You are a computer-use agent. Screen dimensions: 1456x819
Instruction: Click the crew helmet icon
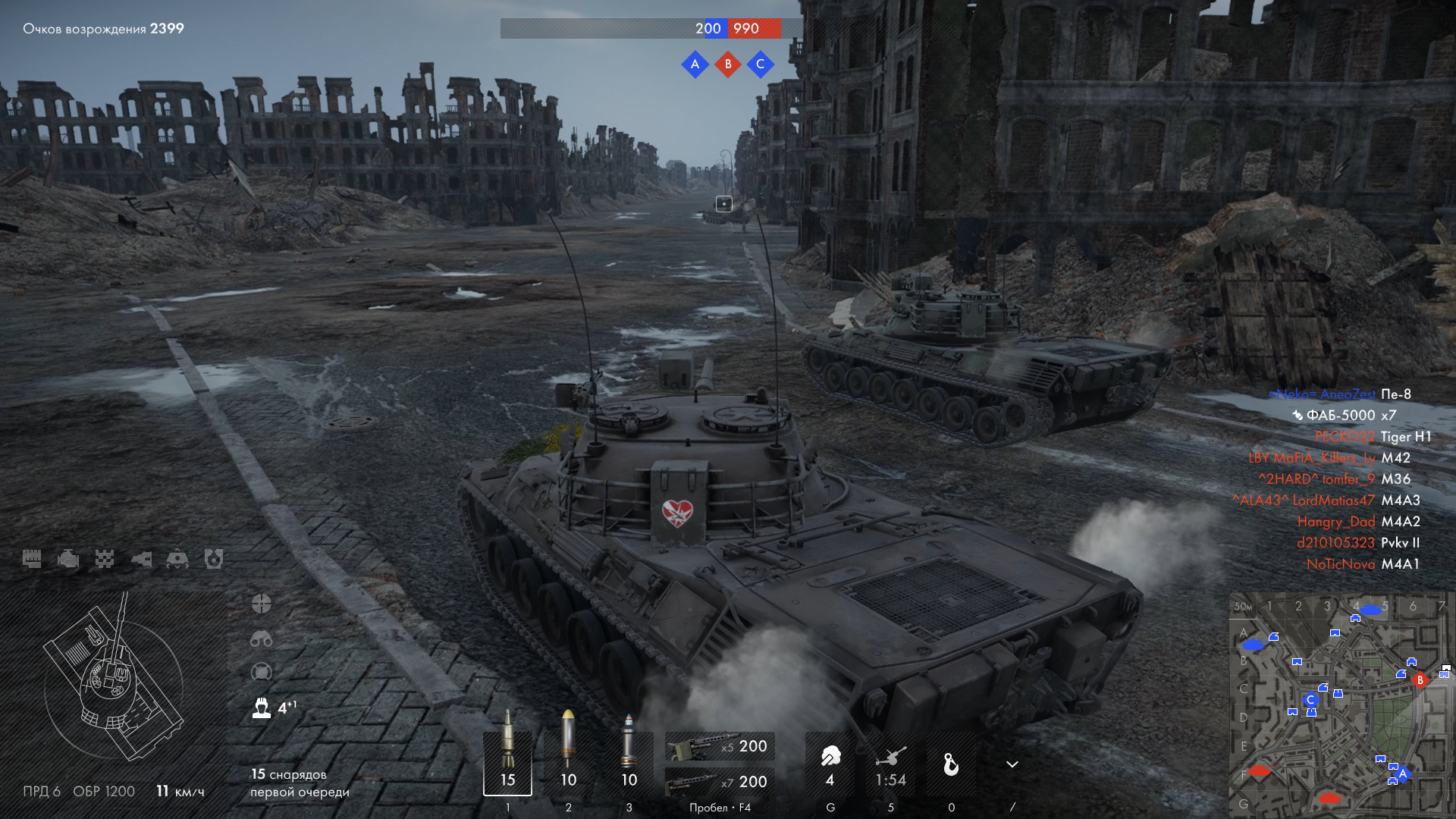[262, 708]
